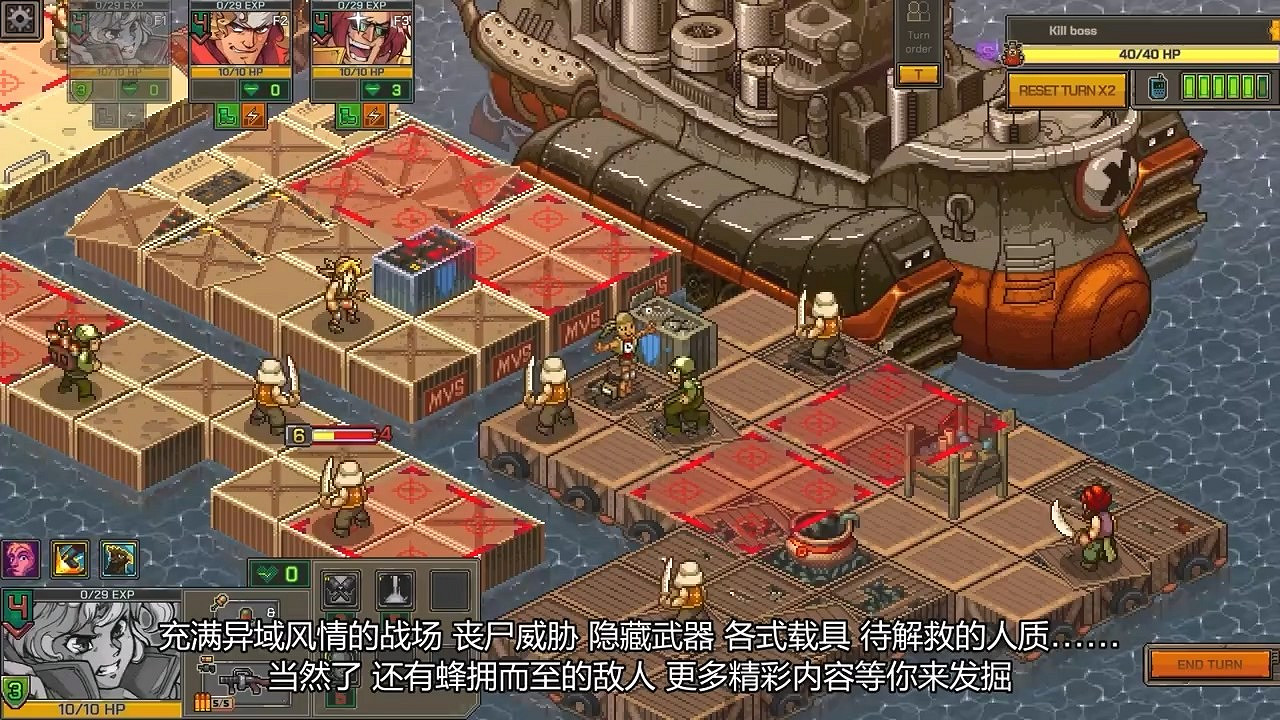Select the flask ability icon
Image resolution: width=1280 pixels, height=720 pixels.
point(394,591)
